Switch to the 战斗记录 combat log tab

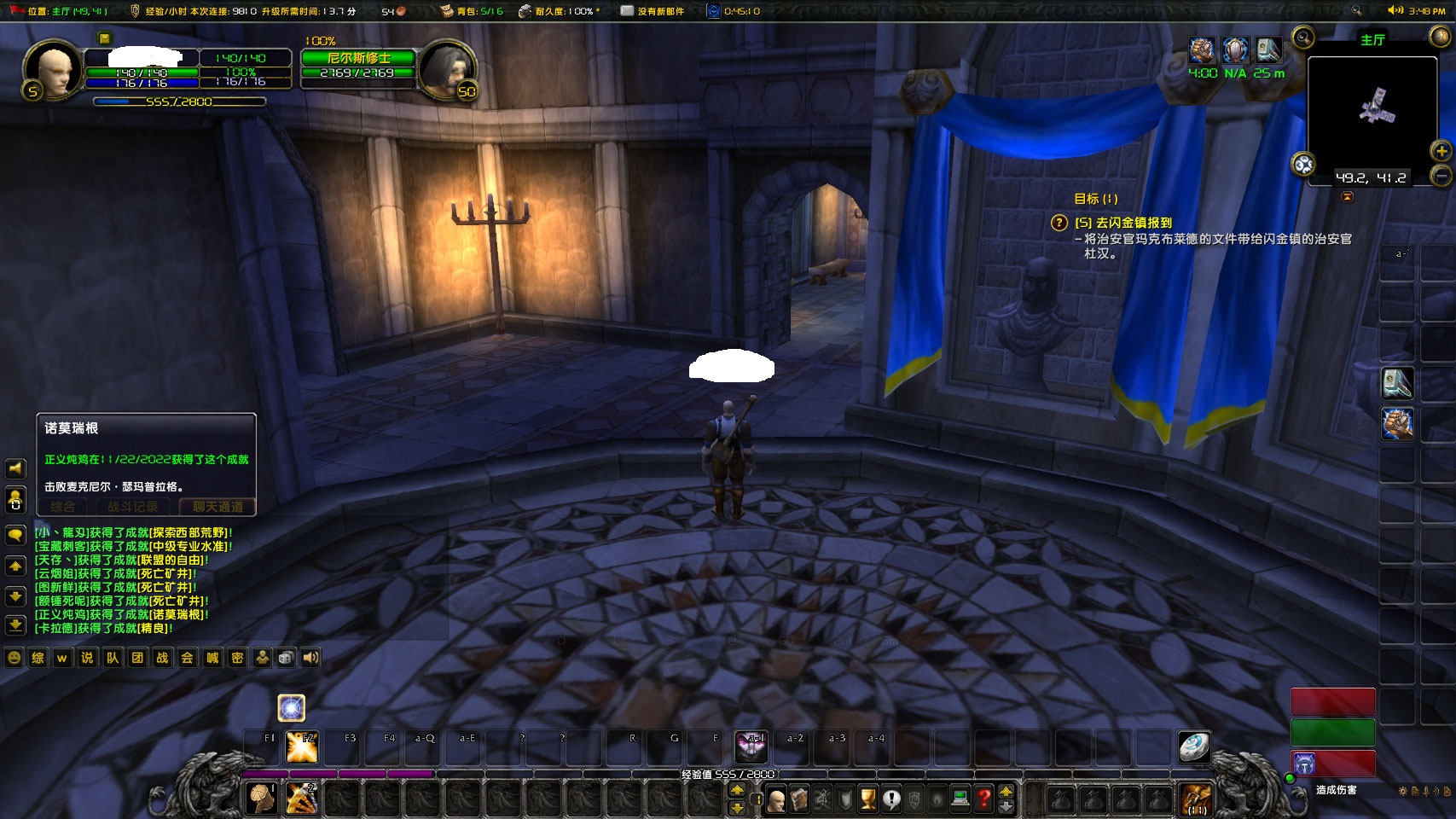pos(133,506)
